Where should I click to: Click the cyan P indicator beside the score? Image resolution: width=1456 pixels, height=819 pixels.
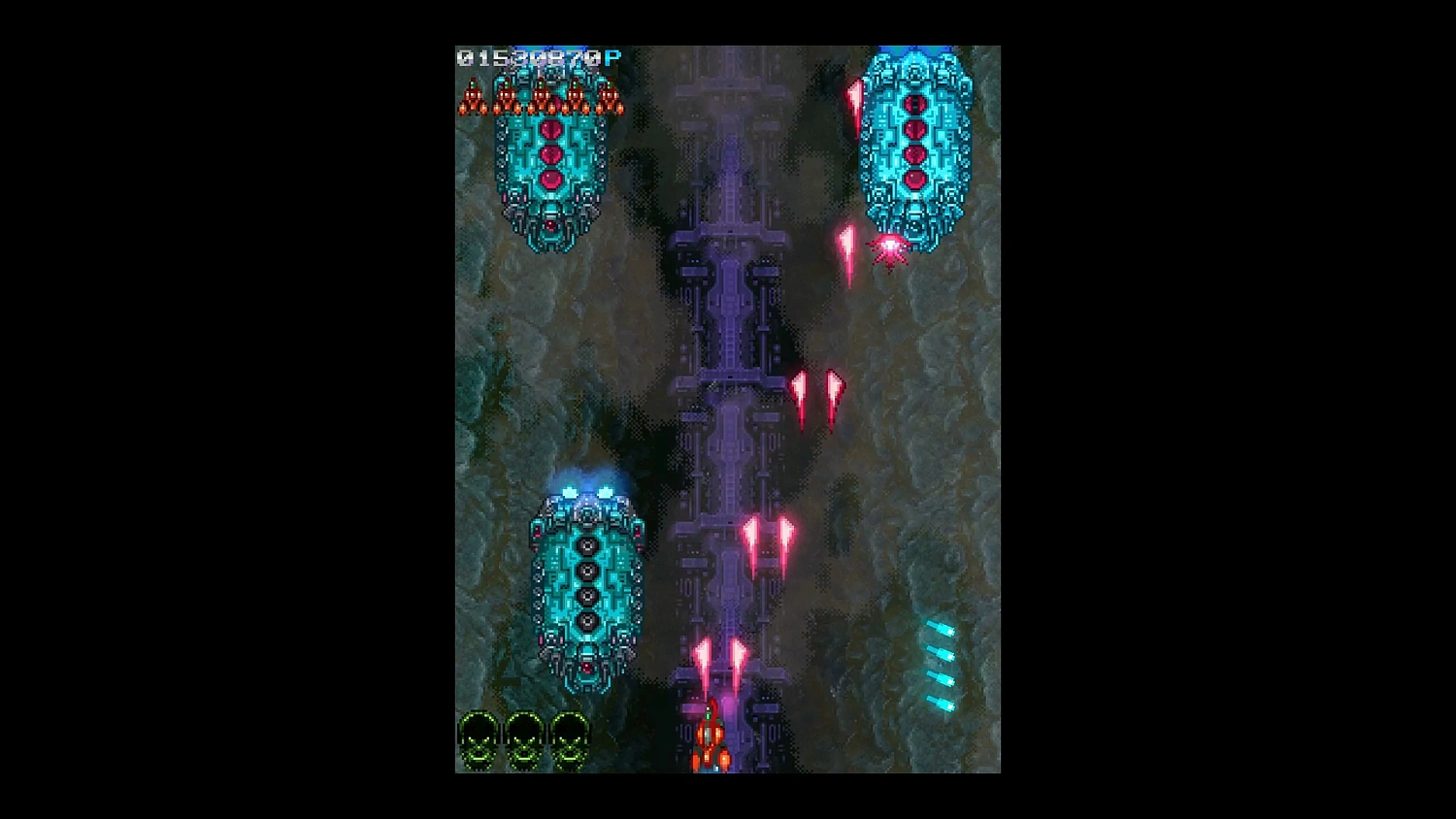tap(610, 56)
